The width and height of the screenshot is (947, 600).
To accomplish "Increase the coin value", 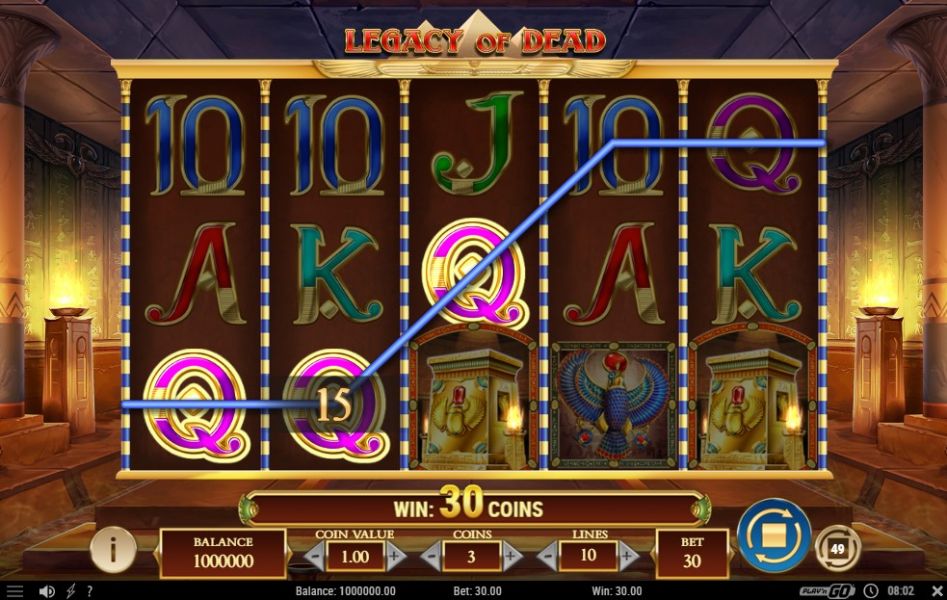I will (396, 555).
